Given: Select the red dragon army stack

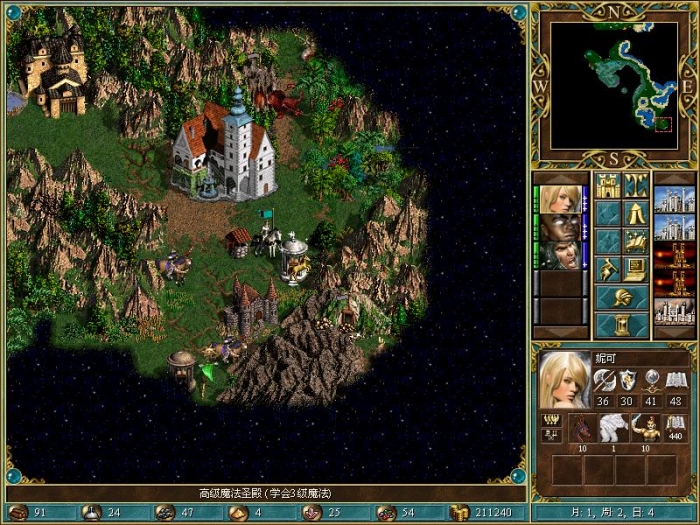Looking at the screenshot, I should pyautogui.click(x=582, y=427).
